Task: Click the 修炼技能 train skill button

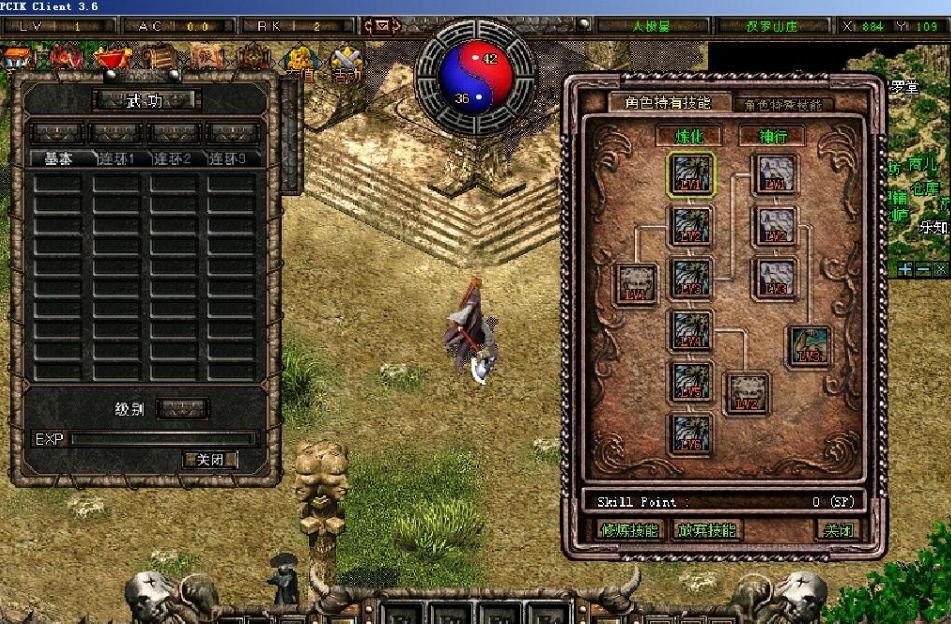Action: coord(628,530)
